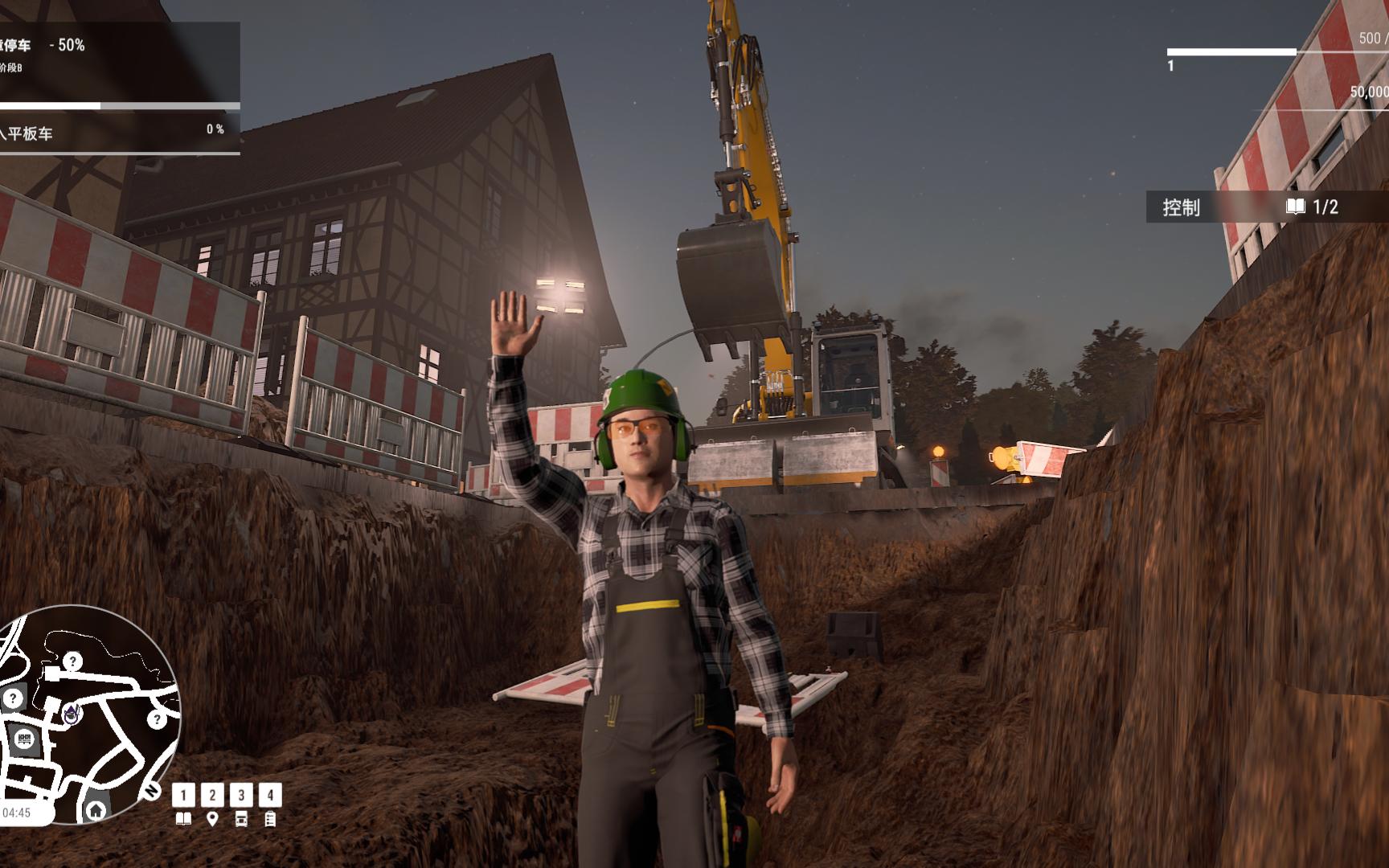Switch to hotkey slot 1 tab
The width and height of the screenshot is (1389, 868).
point(183,795)
